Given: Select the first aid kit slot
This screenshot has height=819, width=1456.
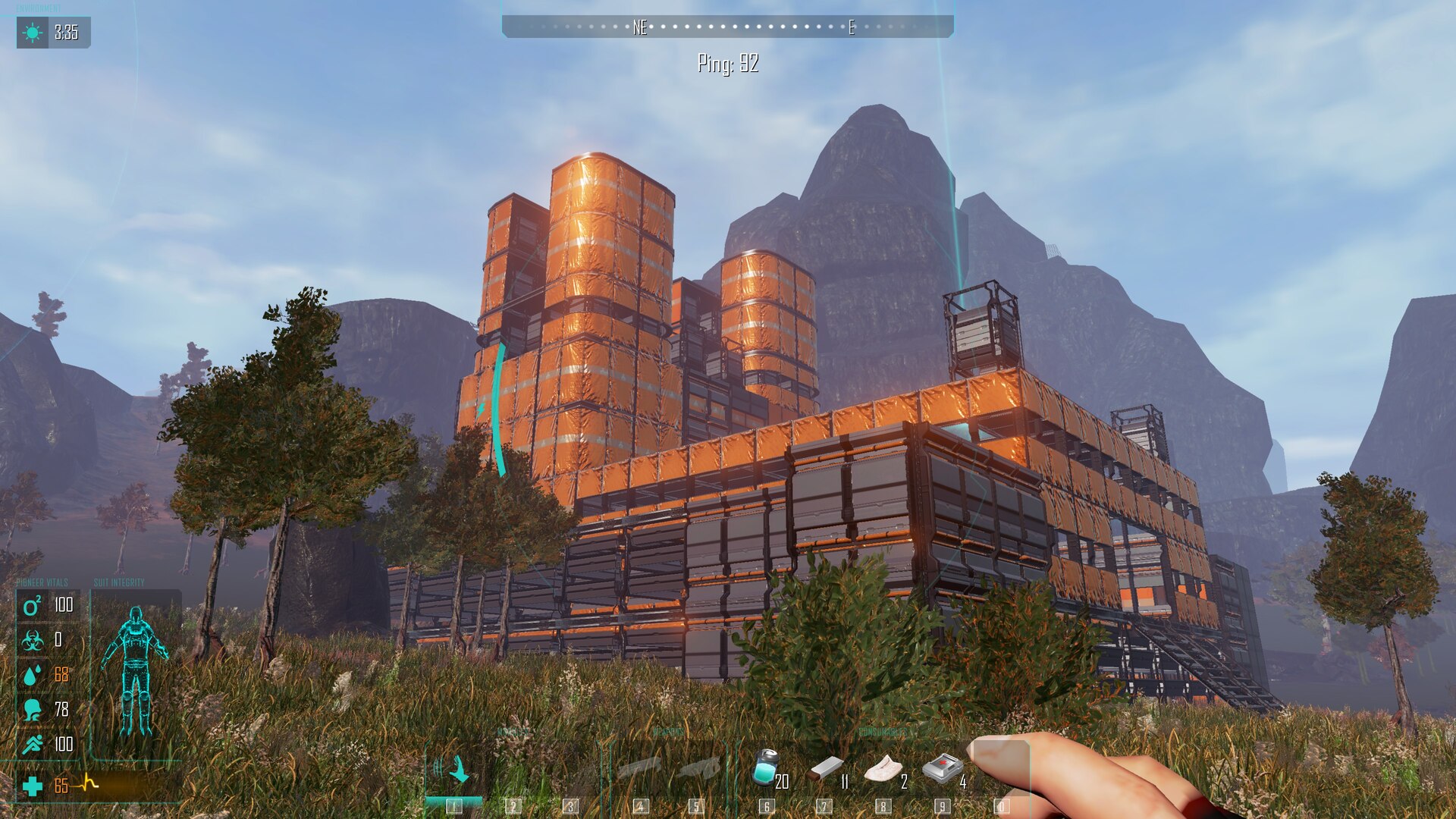Looking at the screenshot, I should click(x=941, y=767).
